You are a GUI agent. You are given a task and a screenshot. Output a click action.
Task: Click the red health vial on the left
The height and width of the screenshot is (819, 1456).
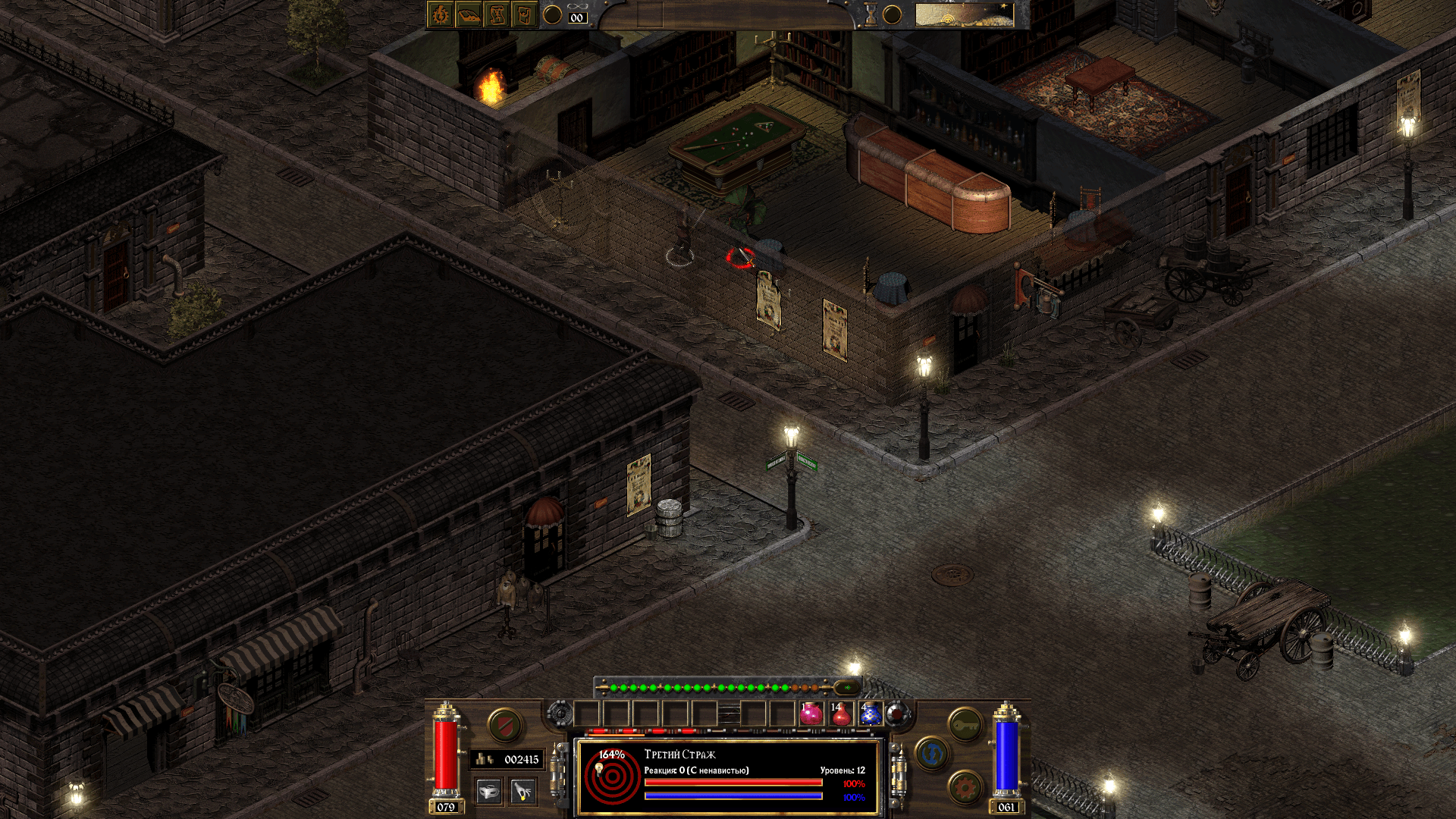(446, 755)
